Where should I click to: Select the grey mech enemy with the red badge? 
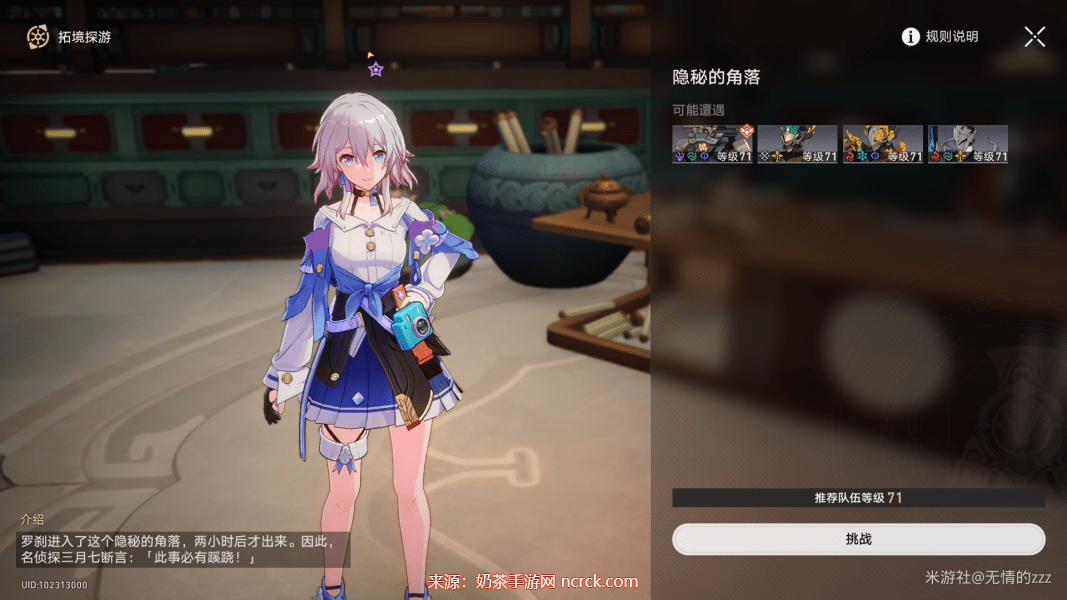point(712,144)
